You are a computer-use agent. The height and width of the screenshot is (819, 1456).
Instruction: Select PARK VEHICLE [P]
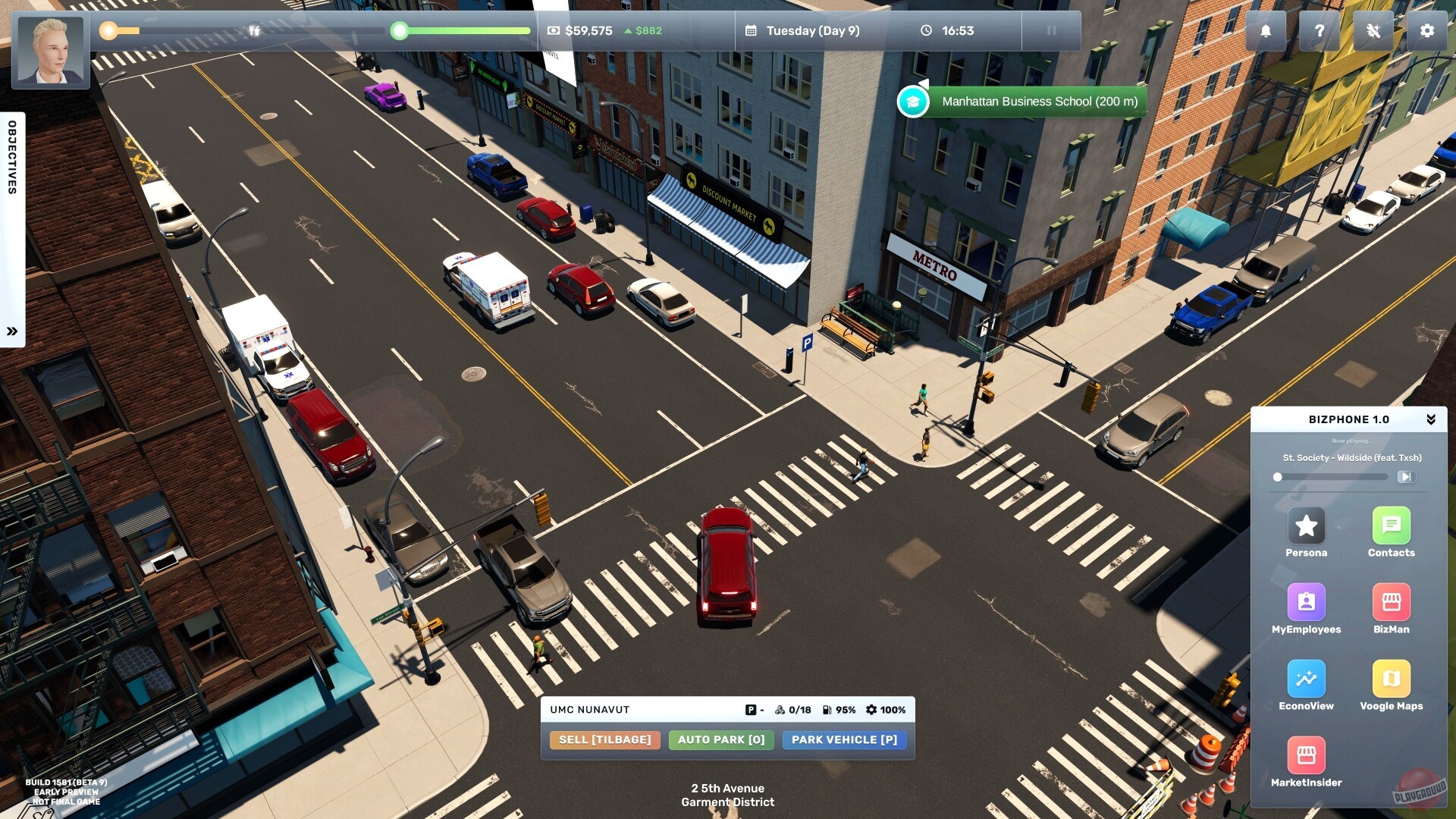pyautogui.click(x=844, y=739)
